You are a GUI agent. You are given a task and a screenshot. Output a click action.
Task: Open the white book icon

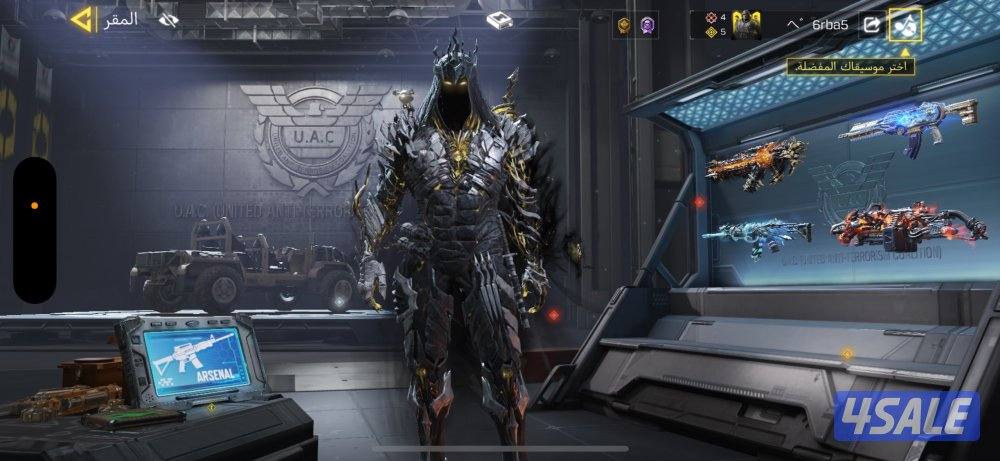pos(500,20)
